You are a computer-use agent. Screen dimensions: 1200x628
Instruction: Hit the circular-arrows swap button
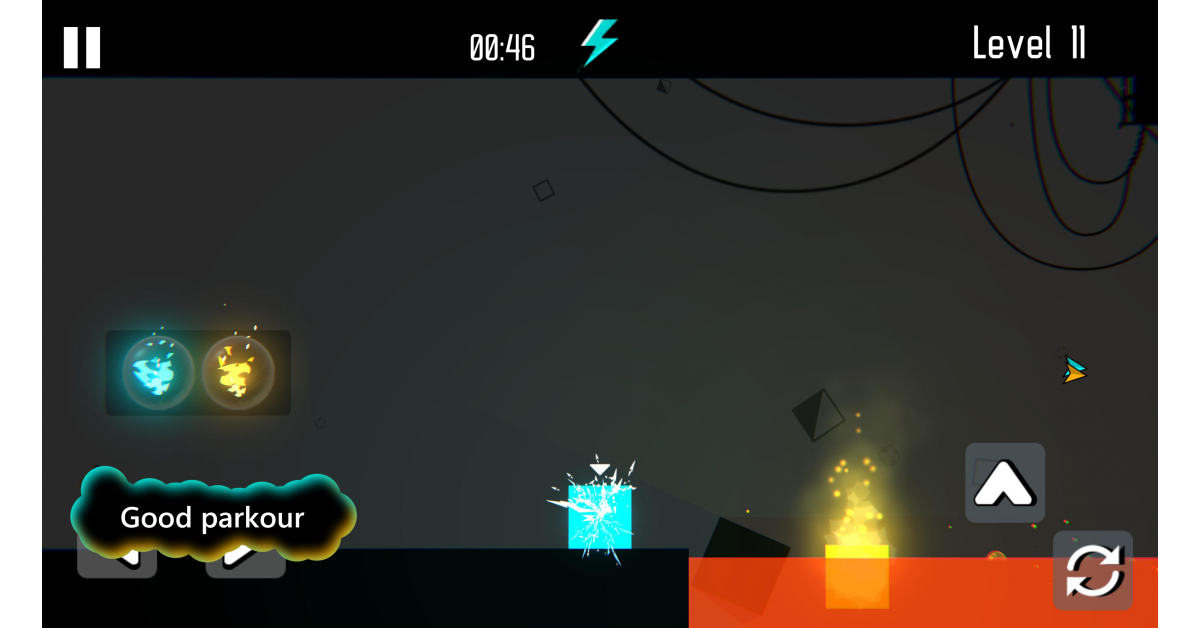coord(1093,571)
